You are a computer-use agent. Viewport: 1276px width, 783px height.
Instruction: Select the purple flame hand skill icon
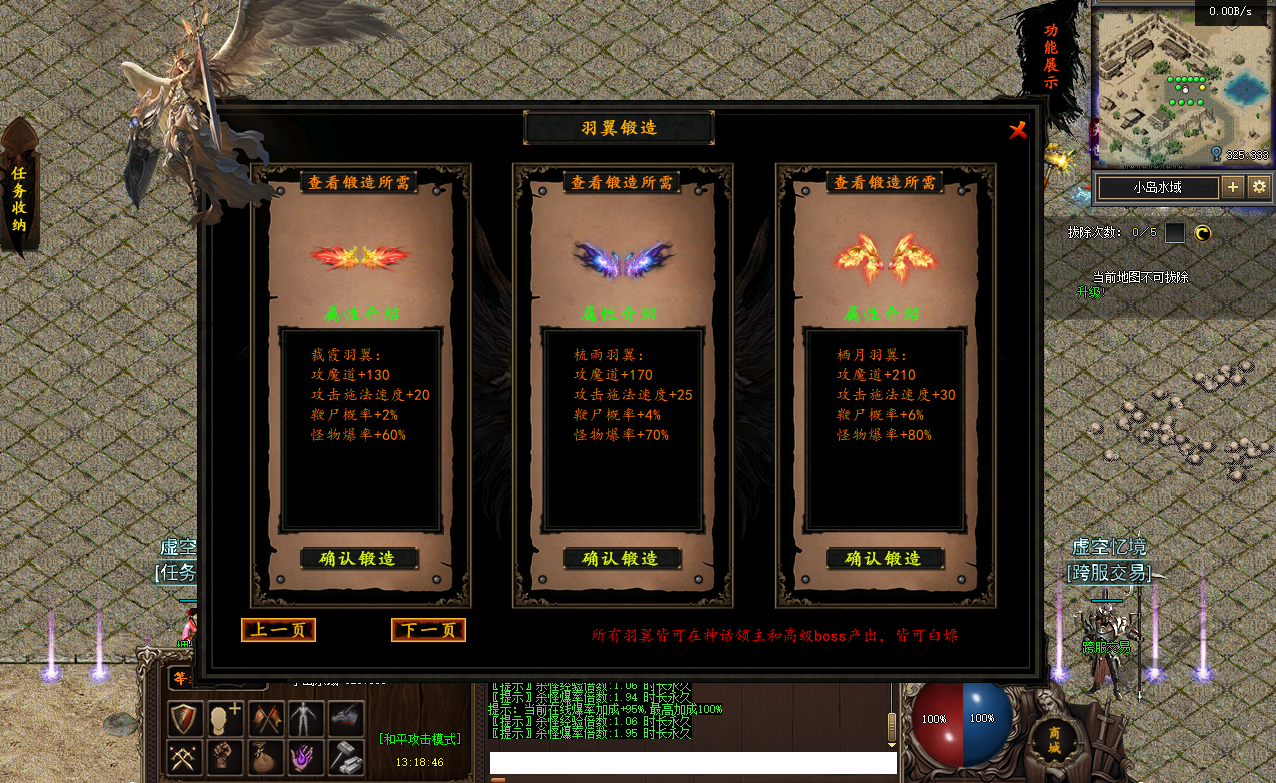point(302,755)
